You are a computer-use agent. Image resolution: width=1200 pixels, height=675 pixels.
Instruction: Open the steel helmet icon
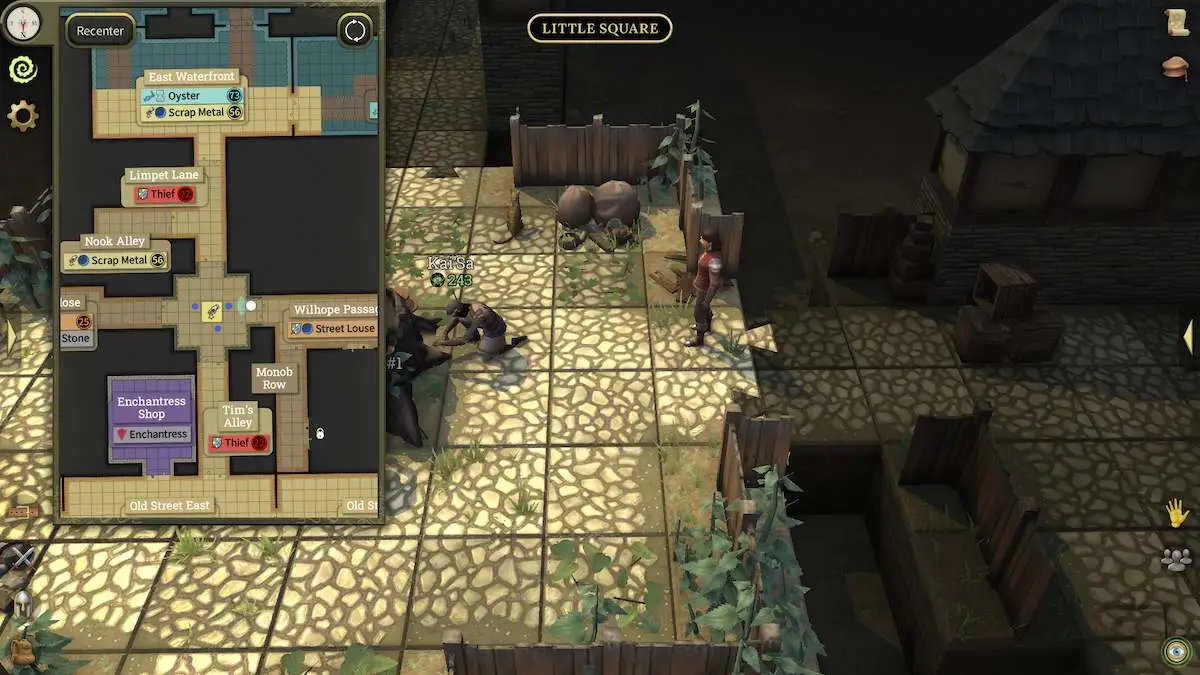tap(22, 605)
